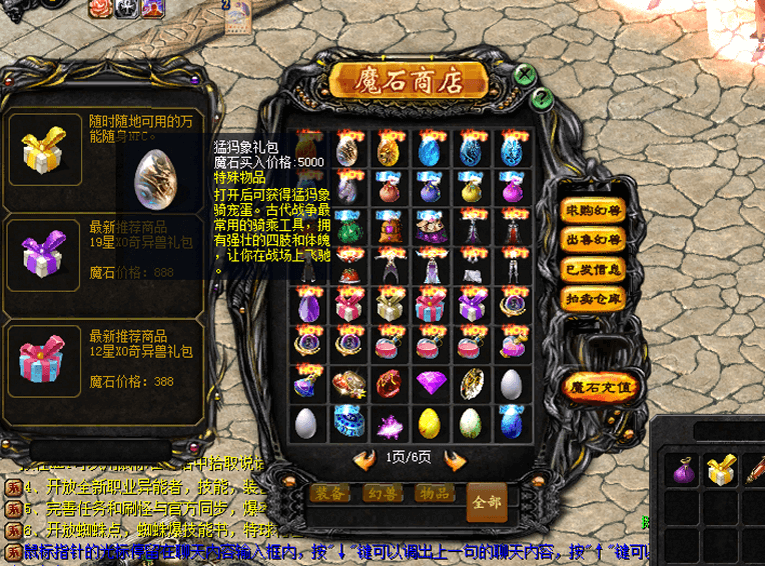Go to the previous shop page arrow
765x566 pixels.
point(364,459)
